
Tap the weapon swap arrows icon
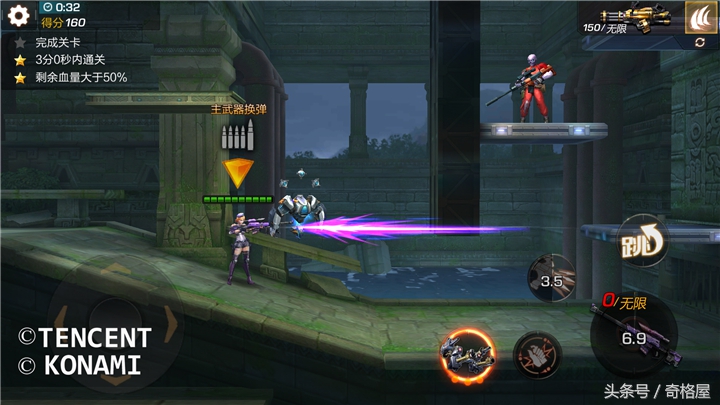[x=699, y=43]
